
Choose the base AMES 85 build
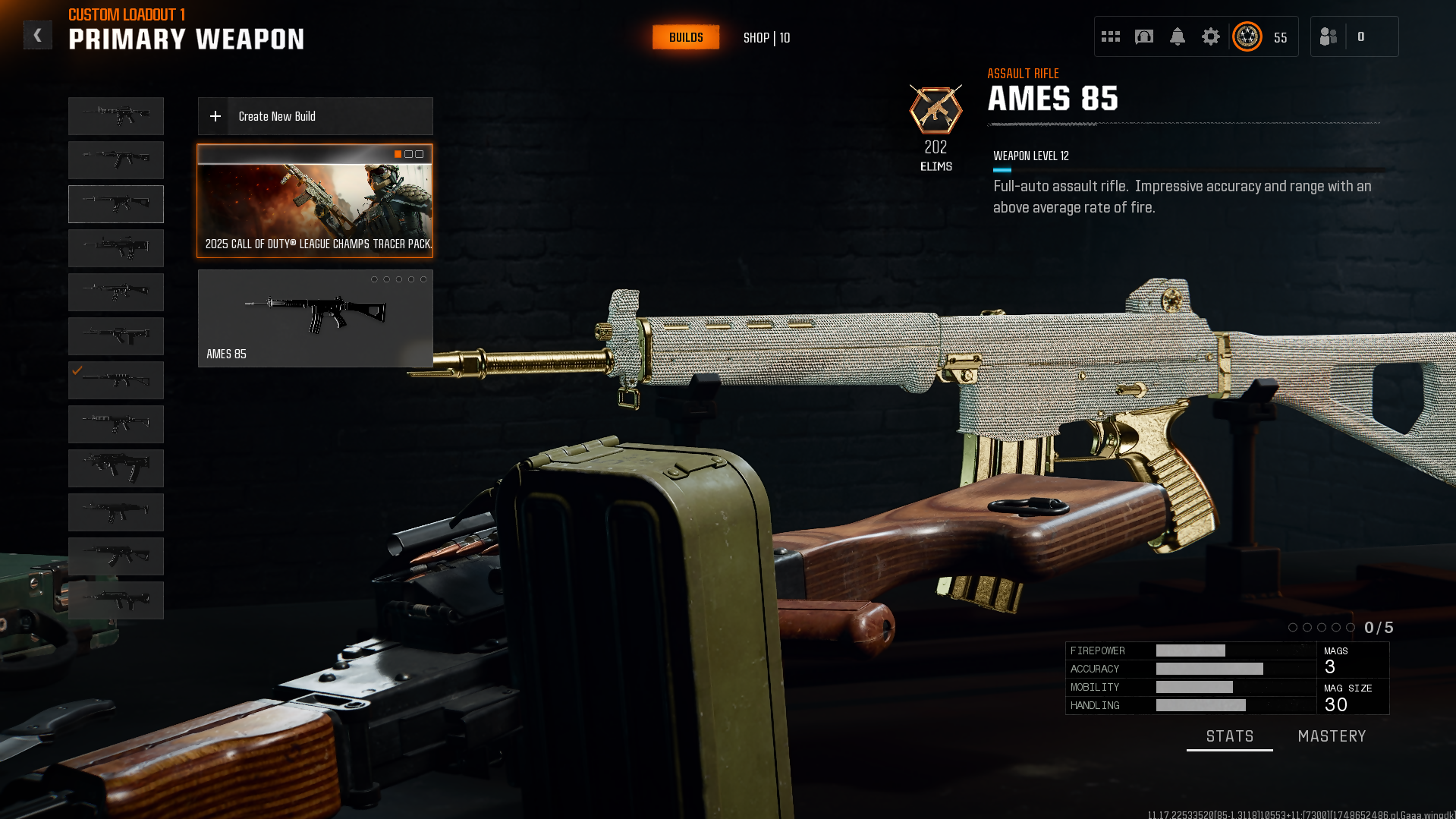tap(315, 318)
